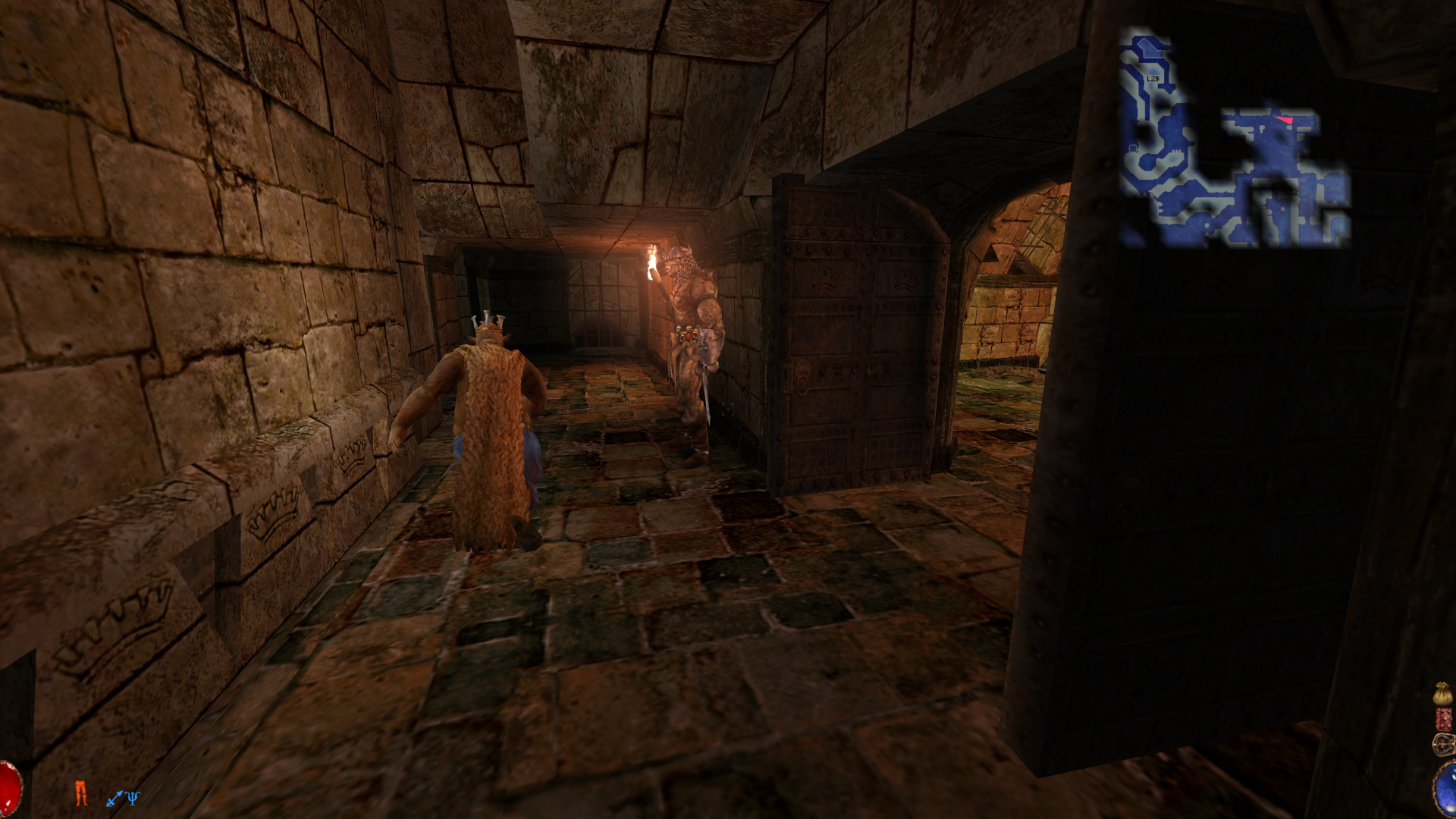Open the player book icon
This screenshot has width=1456, height=819.
(1443, 719)
